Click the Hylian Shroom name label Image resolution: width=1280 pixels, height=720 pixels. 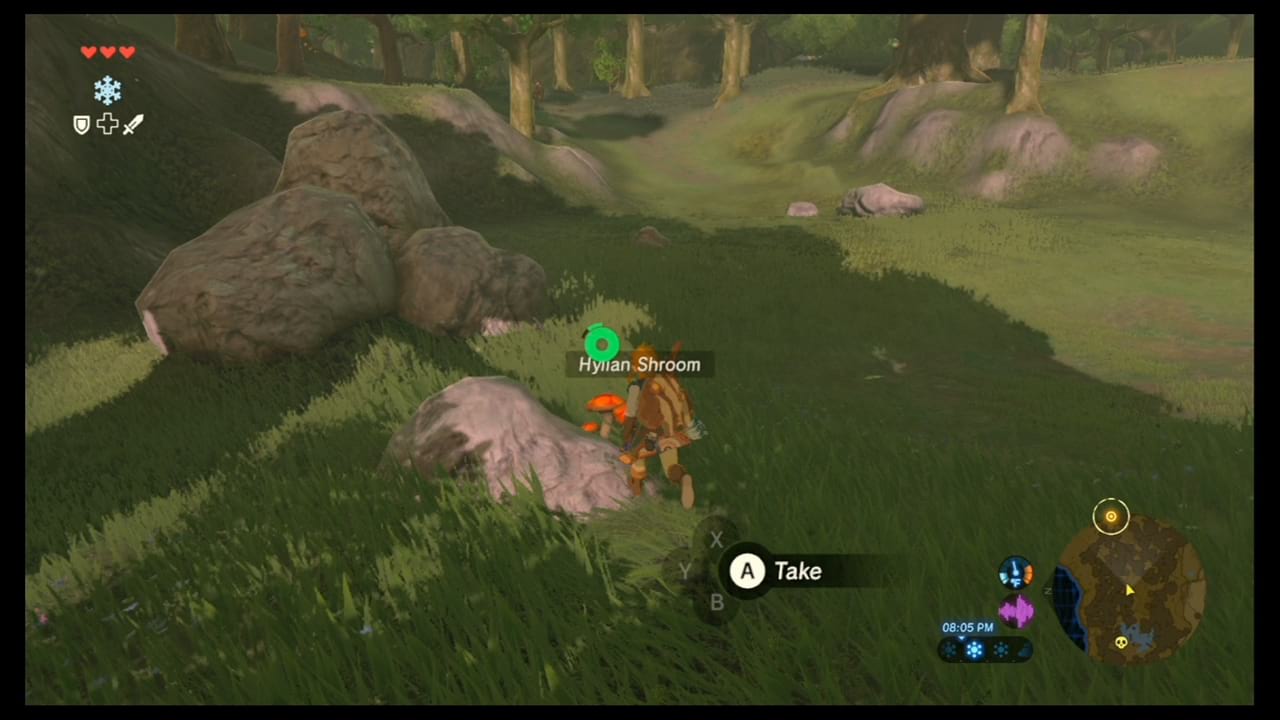639,364
